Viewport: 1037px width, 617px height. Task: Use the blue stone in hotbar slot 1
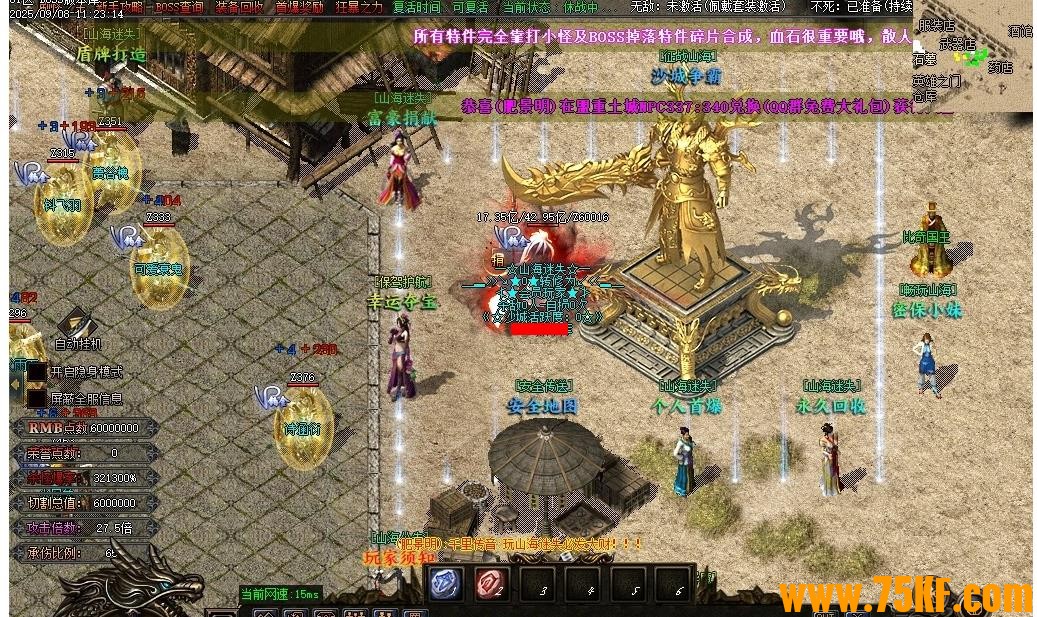coord(445,584)
